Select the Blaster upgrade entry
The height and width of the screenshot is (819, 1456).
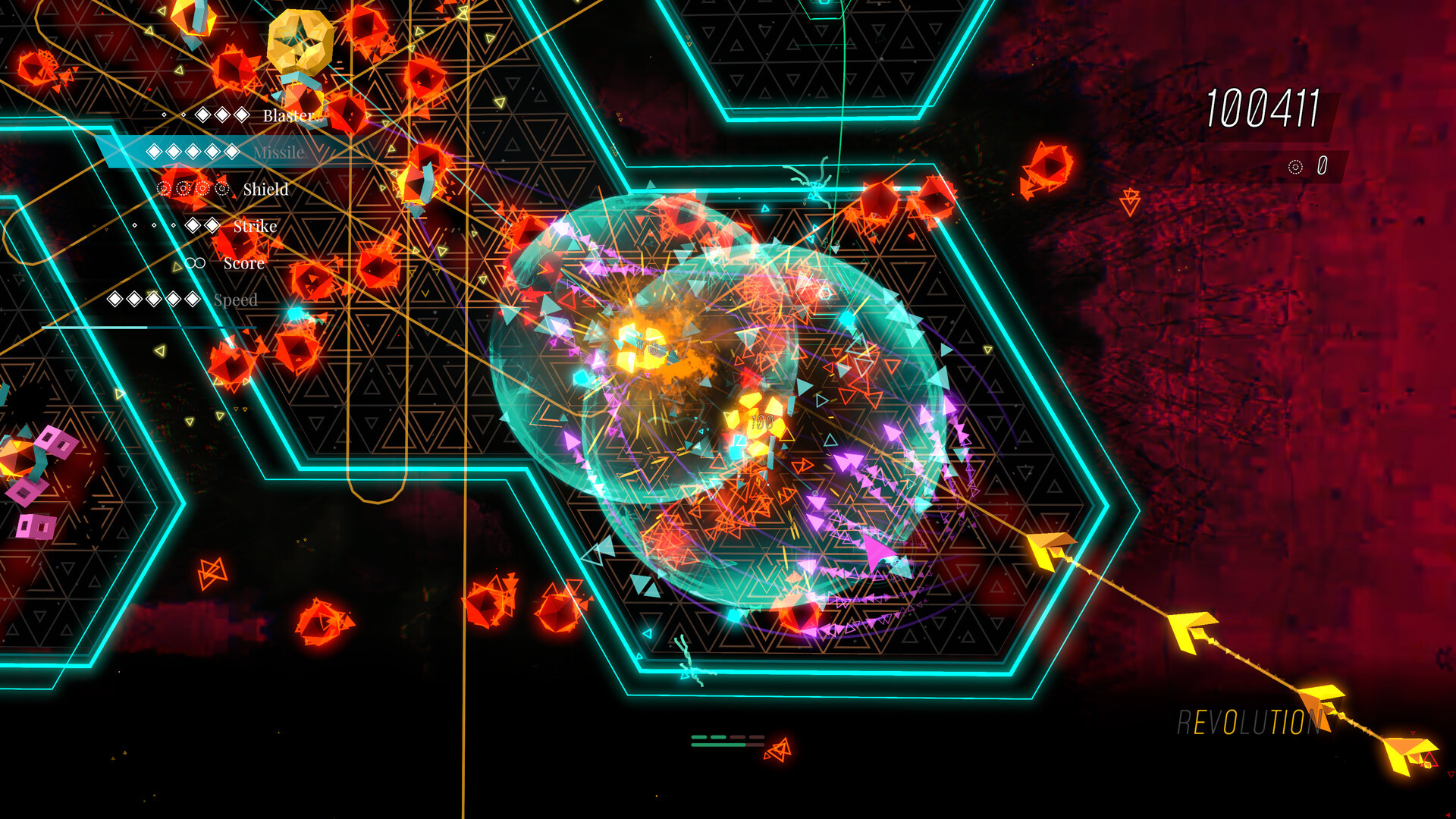tap(287, 115)
